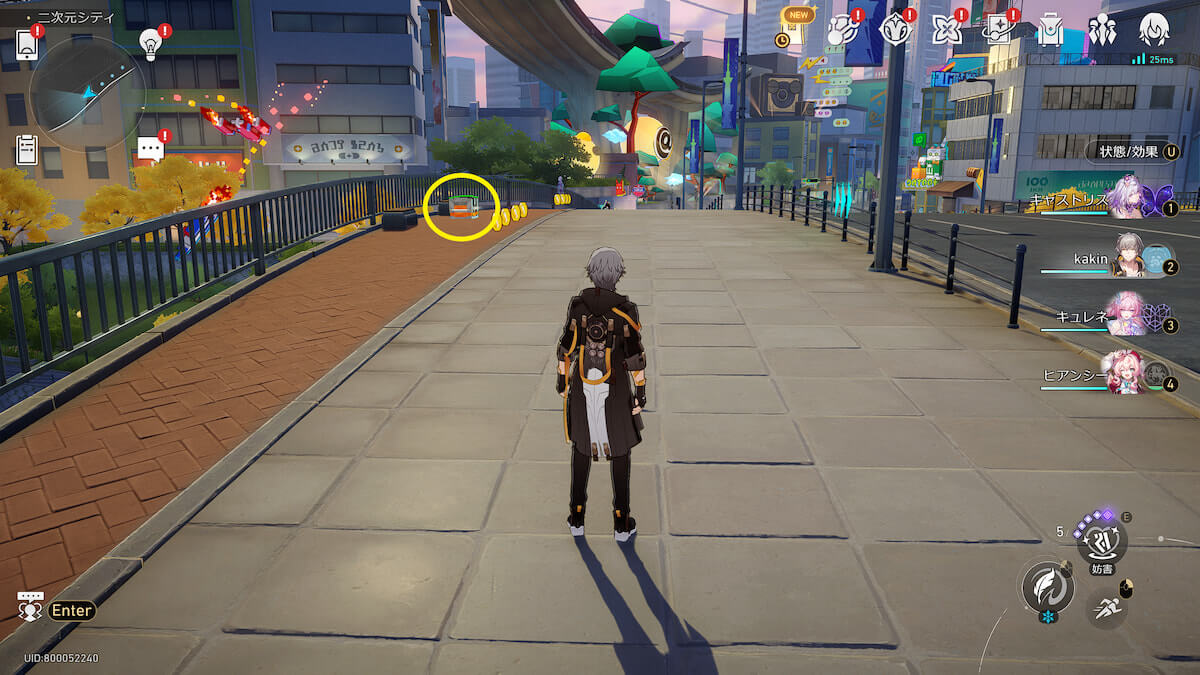Viewport: 1200px width, 675px height.
Task: Open the lightbulb tutorial tips icon
Action: (151, 43)
